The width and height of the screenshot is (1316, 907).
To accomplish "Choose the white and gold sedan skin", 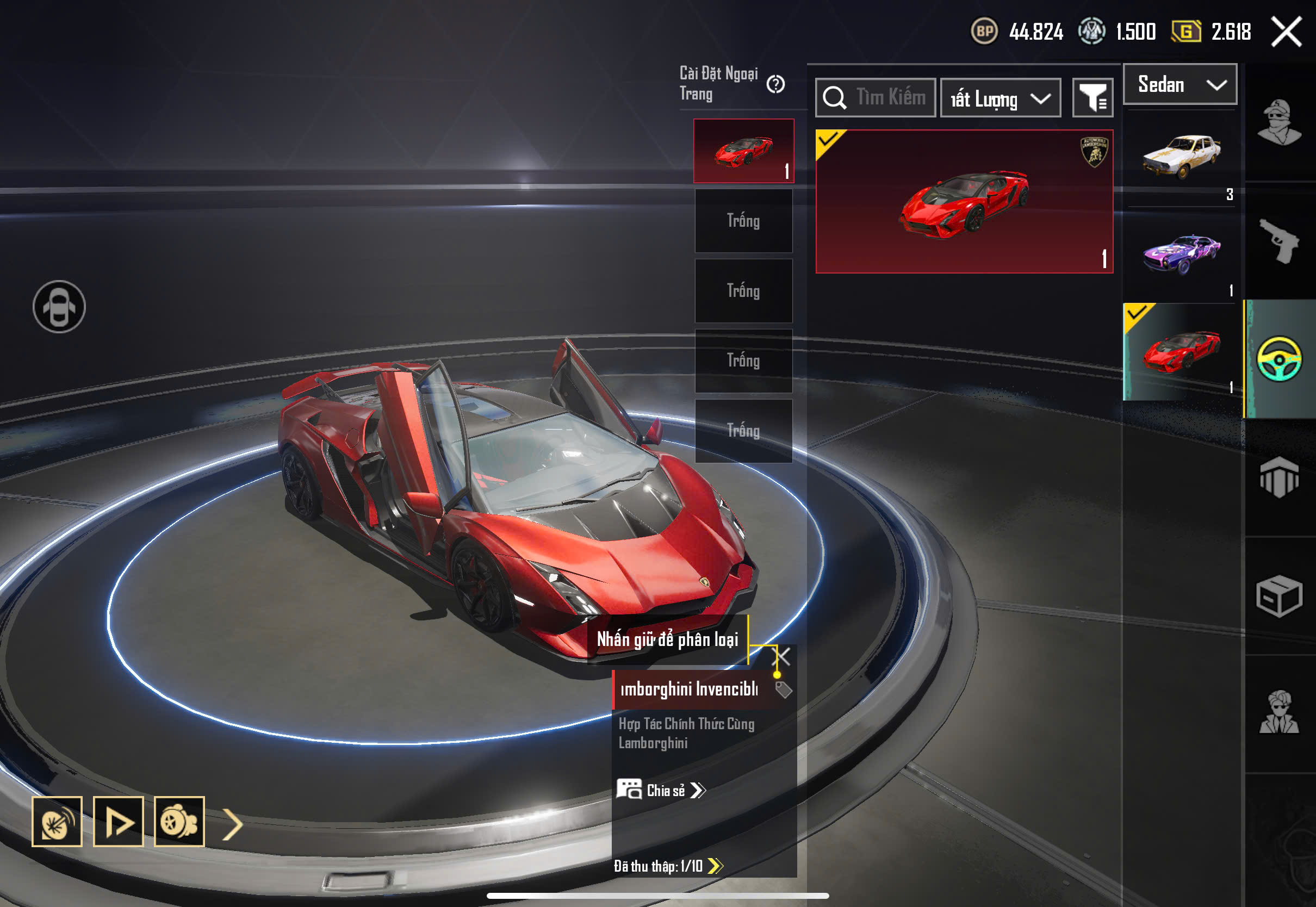I will (1181, 156).
